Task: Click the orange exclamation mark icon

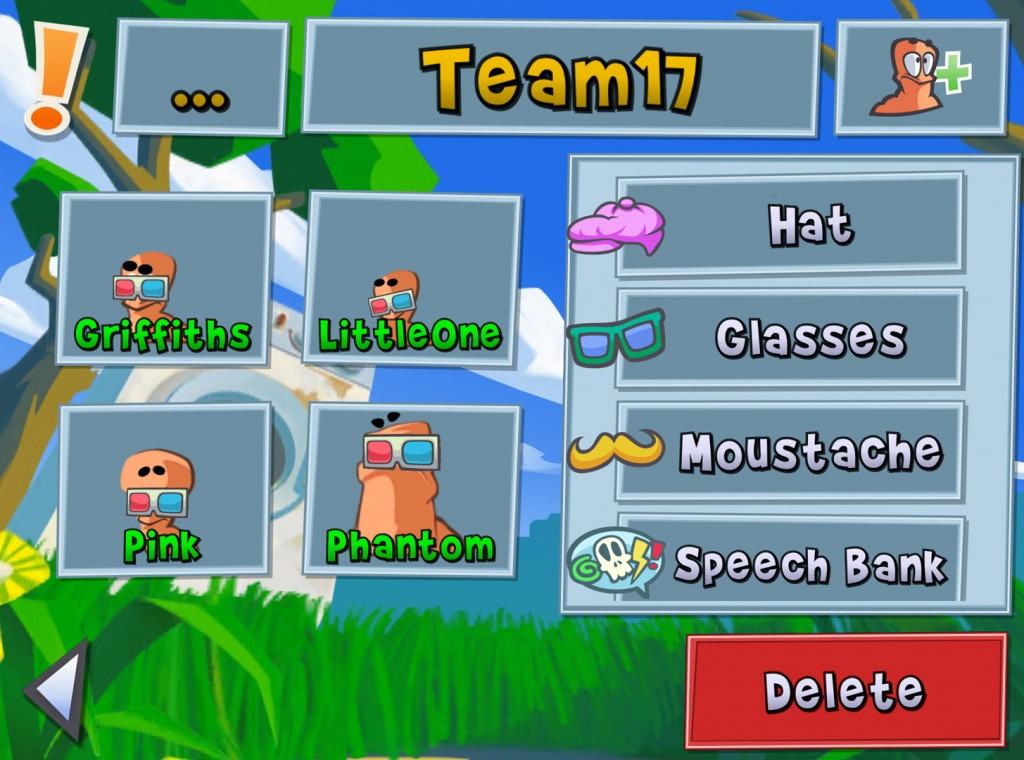Action: coord(50,77)
